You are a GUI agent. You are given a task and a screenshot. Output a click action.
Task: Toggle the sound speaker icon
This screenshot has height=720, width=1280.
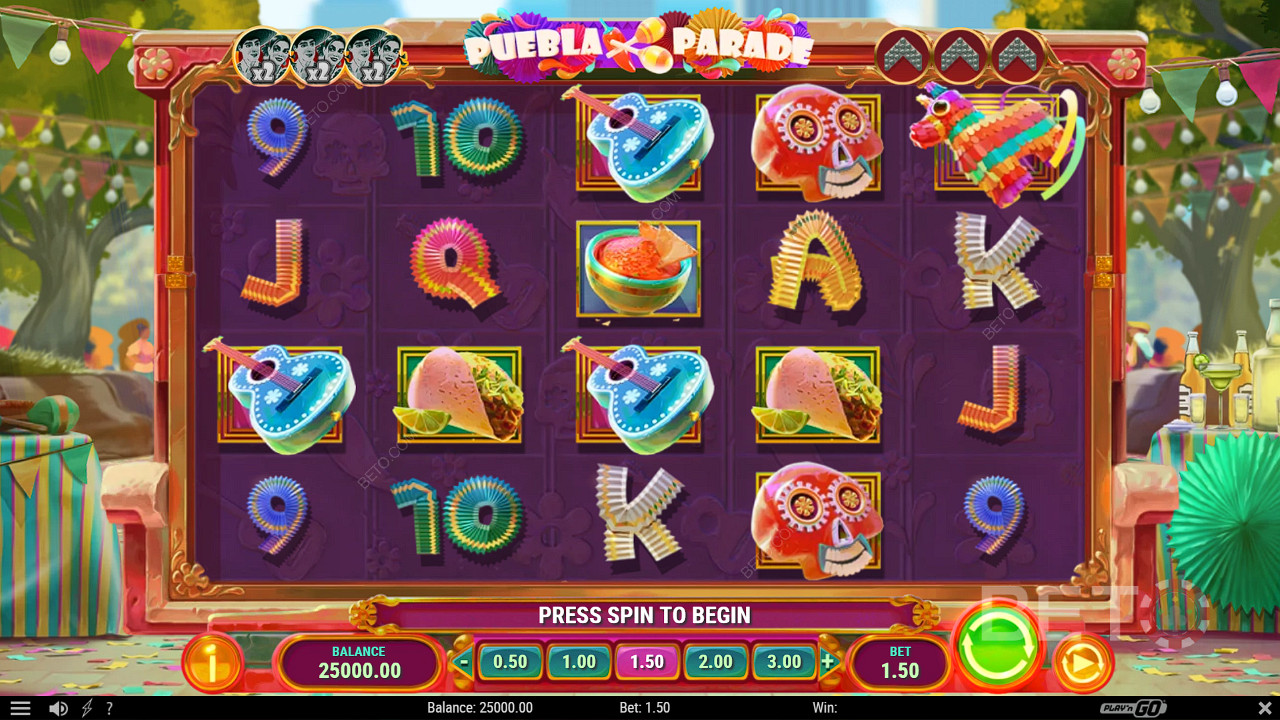pyautogui.click(x=58, y=708)
